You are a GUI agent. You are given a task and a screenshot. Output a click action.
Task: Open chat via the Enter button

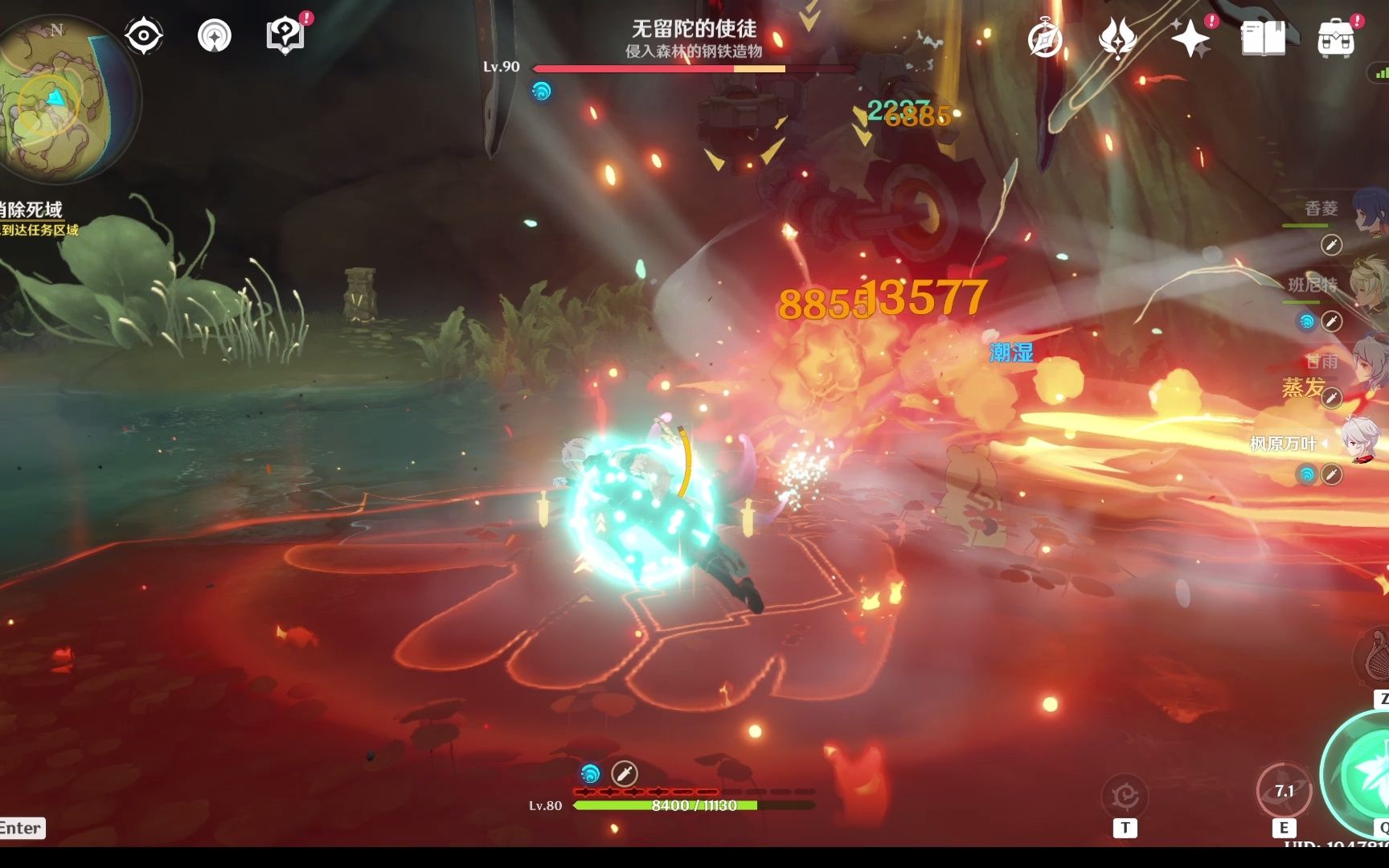point(22,828)
